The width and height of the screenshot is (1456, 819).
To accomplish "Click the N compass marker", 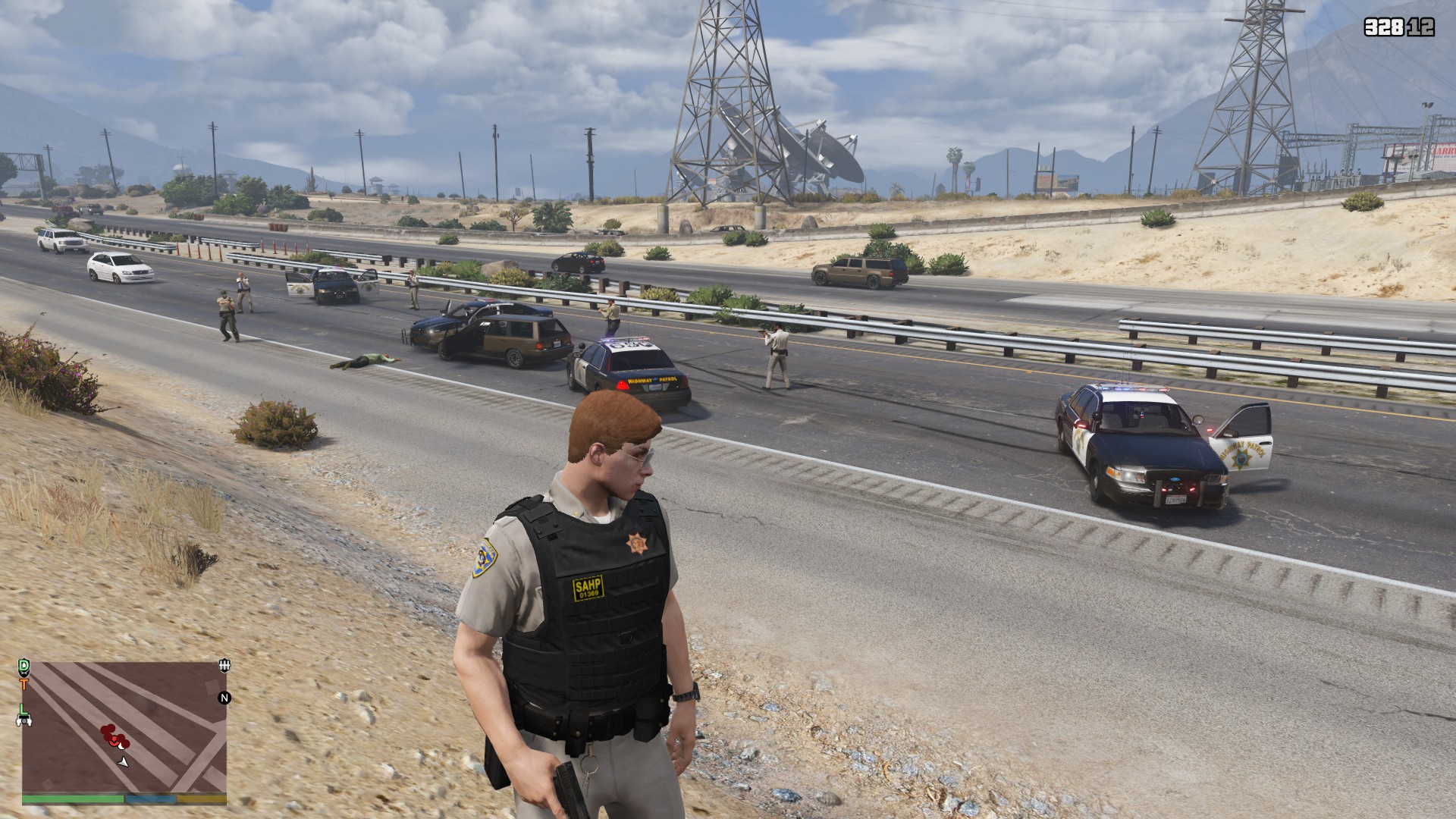I will pyautogui.click(x=224, y=698).
